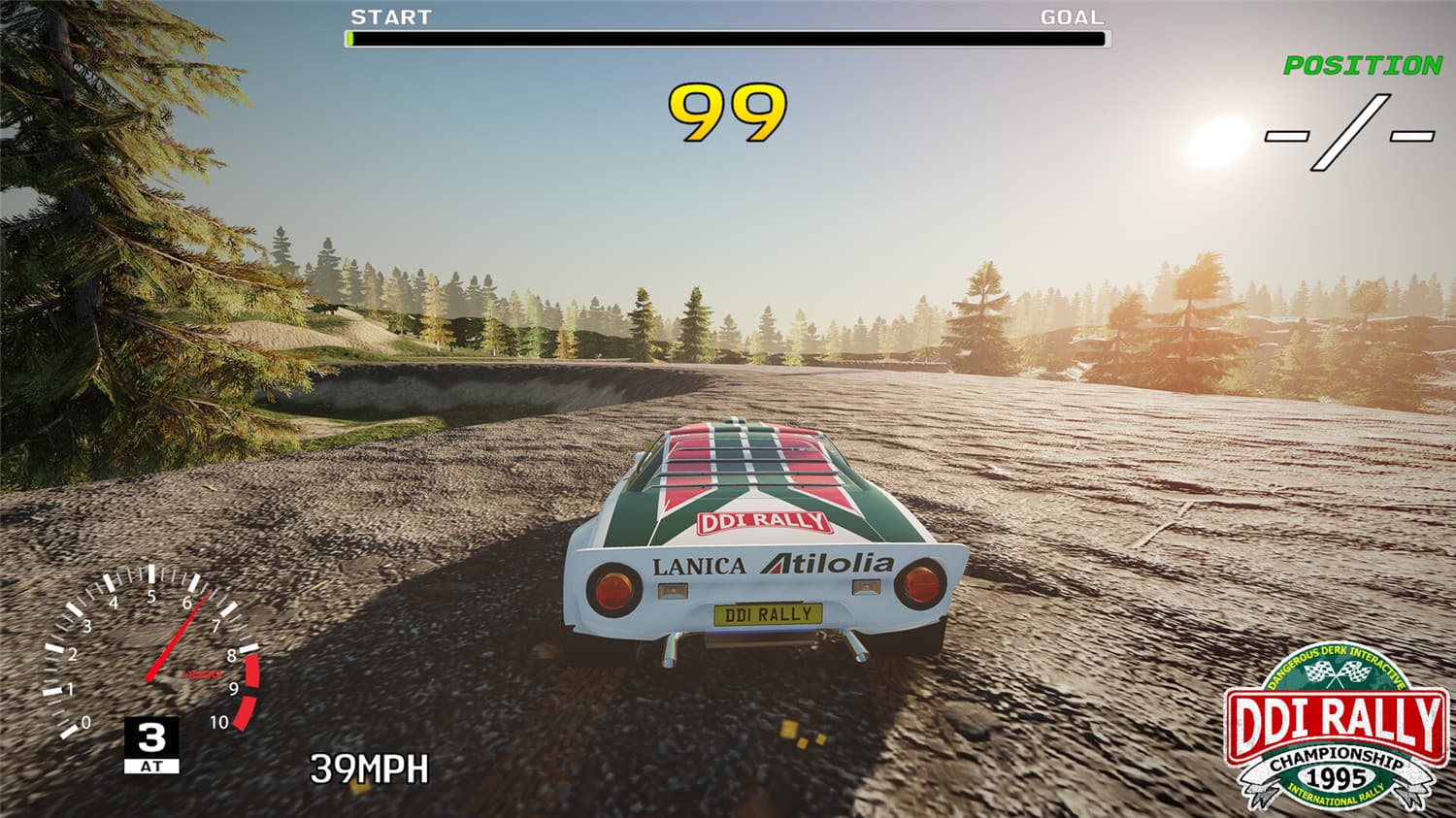
Task: Click the green race progress marker
Action: [348, 39]
